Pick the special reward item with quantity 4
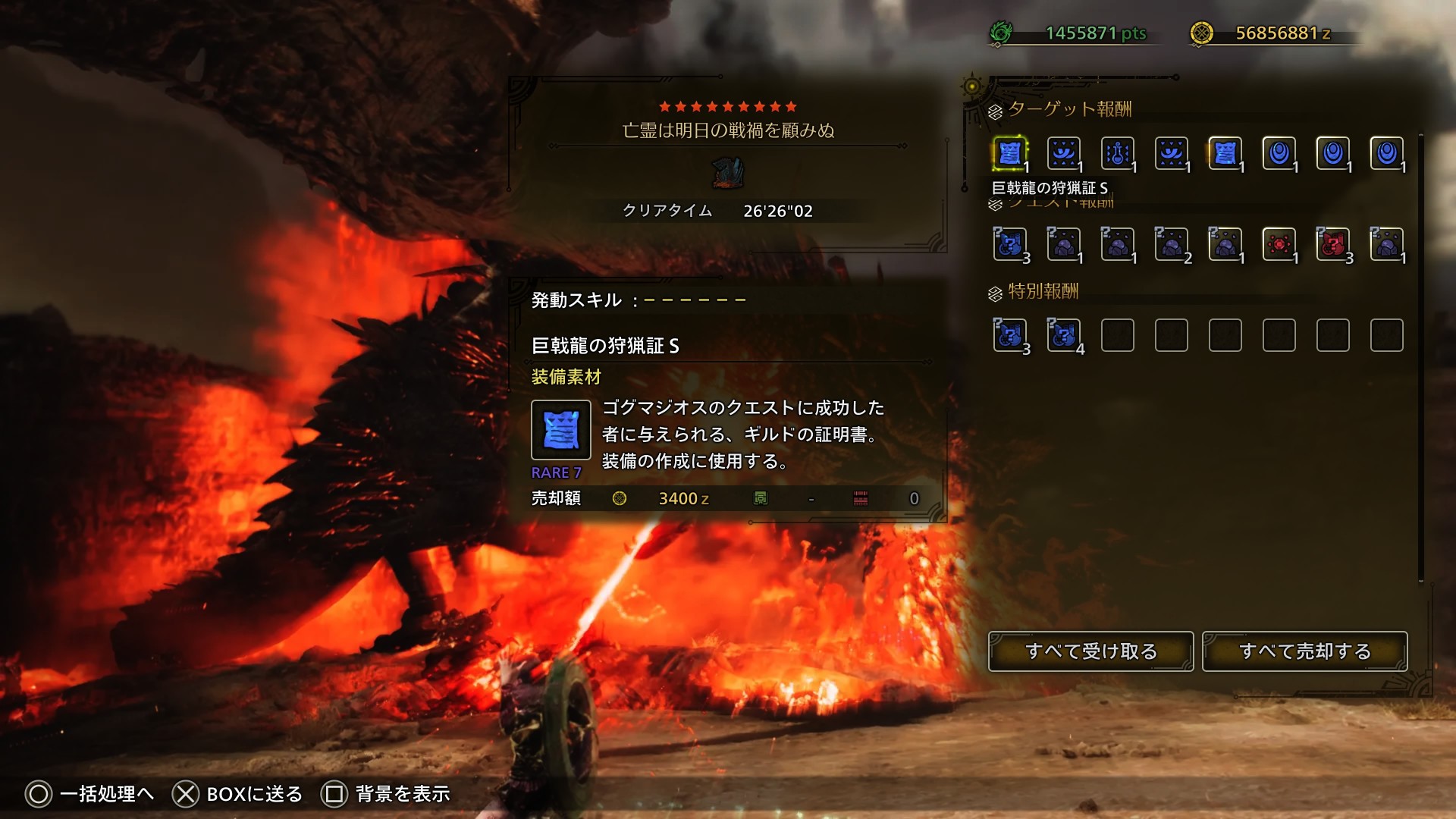Screen dimensions: 1456x819 tap(1063, 335)
